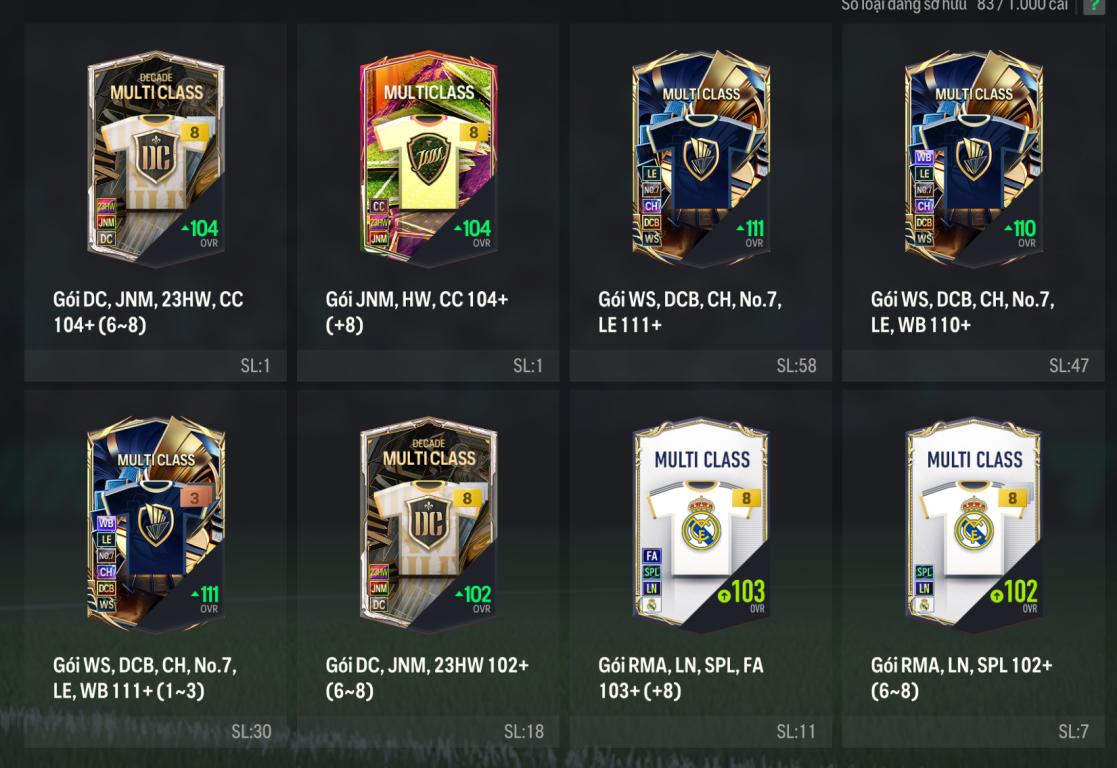
Task: Open the Gói JNM, HW, CC 104+ (+8) pack
Action: pos(428,160)
